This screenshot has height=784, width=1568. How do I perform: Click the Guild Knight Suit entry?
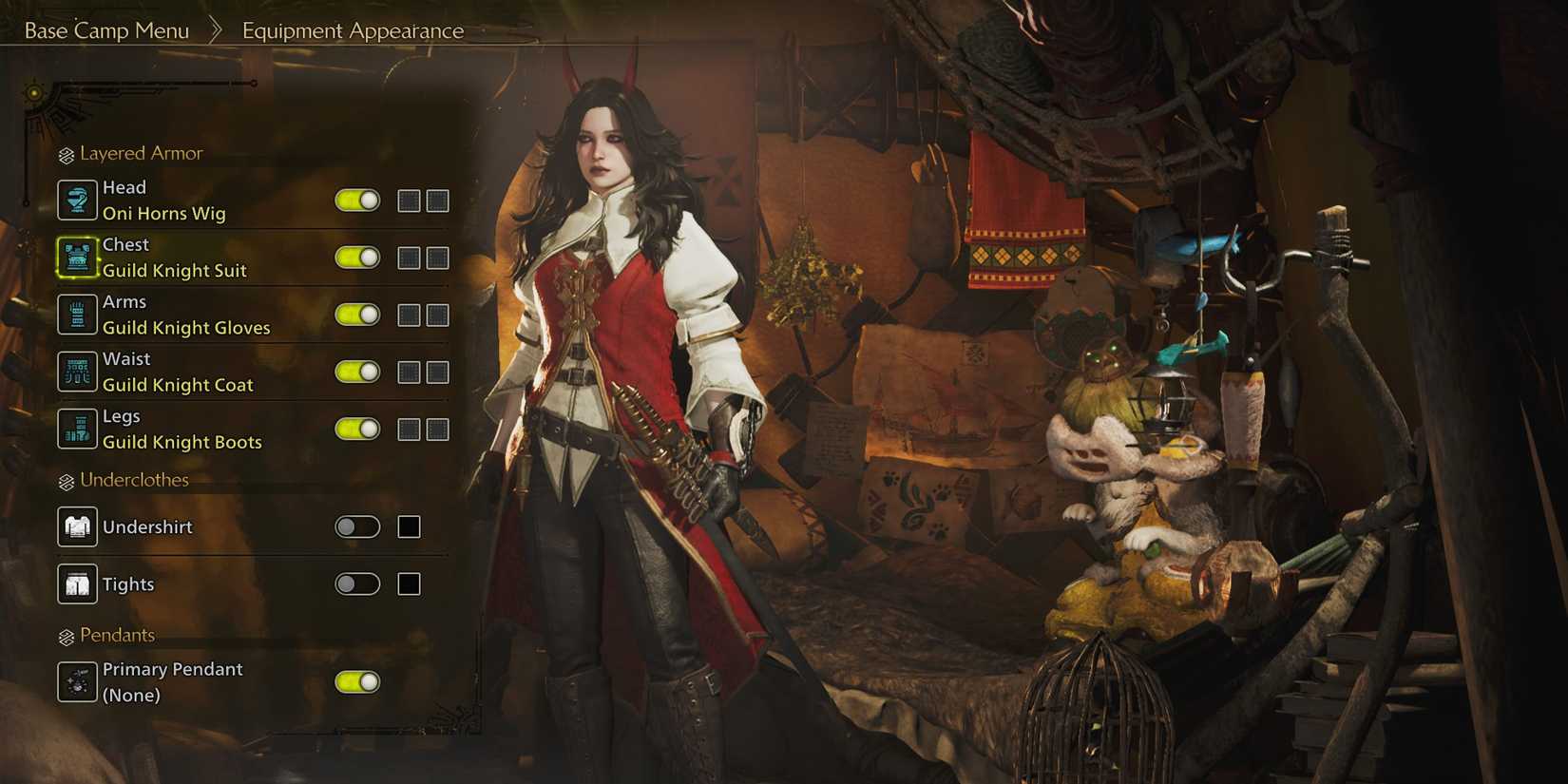pos(175,270)
